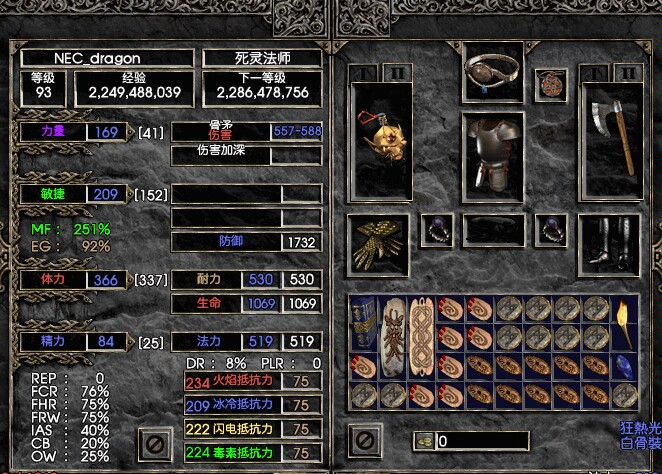Select the red amulet slot
This screenshot has width=662, height=474.
coord(549,86)
